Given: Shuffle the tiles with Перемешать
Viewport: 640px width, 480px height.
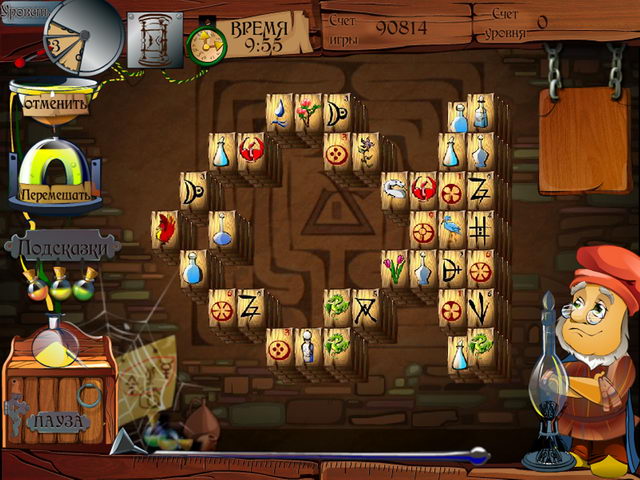Looking at the screenshot, I should [x=54, y=188].
